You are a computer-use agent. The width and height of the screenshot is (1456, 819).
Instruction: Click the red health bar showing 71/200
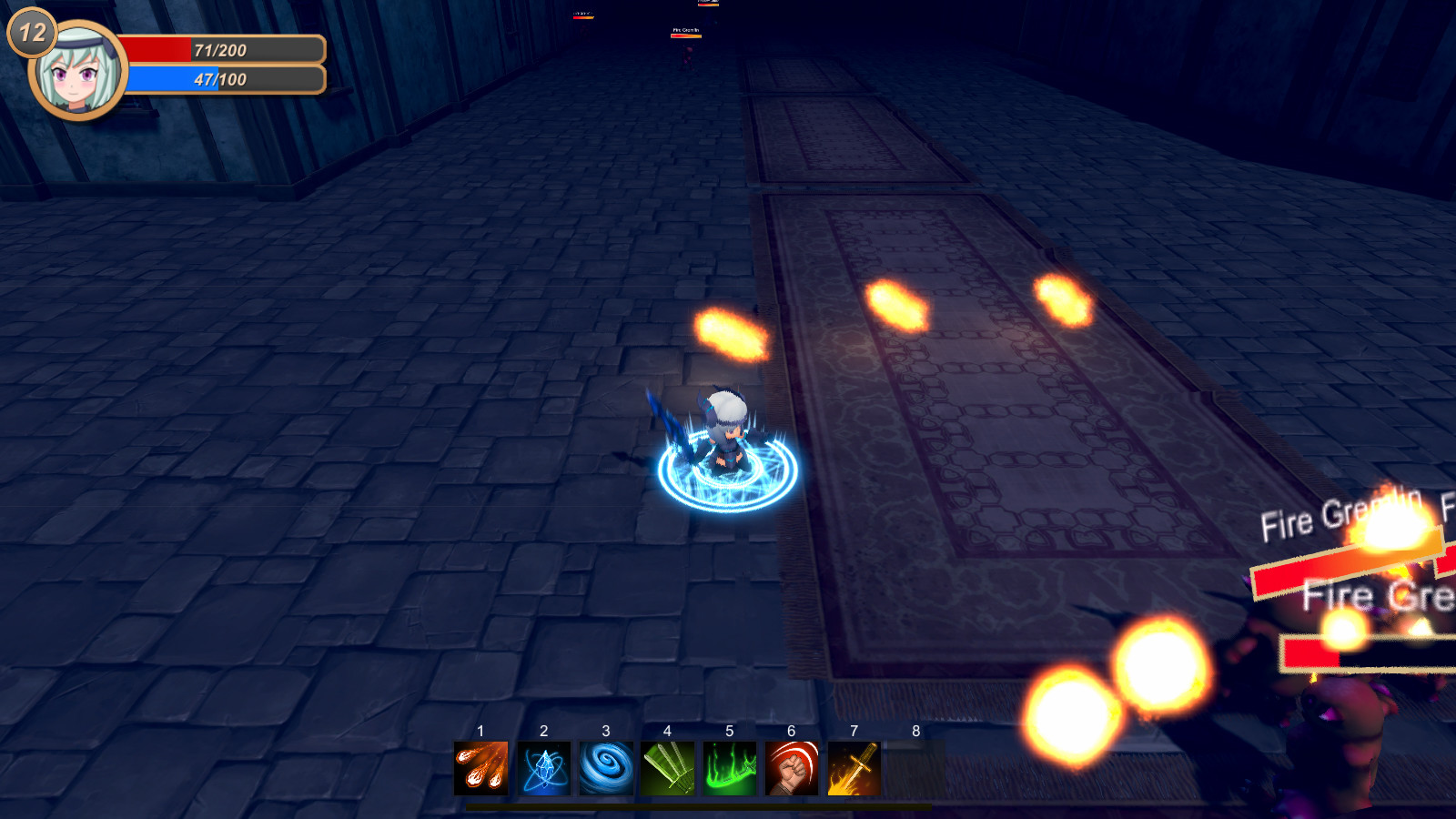(223, 50)
